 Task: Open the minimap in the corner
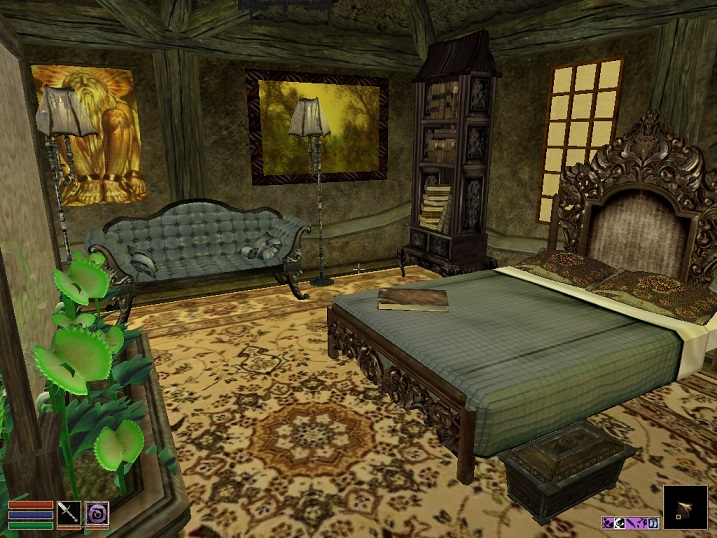click(x=685, y=507)
